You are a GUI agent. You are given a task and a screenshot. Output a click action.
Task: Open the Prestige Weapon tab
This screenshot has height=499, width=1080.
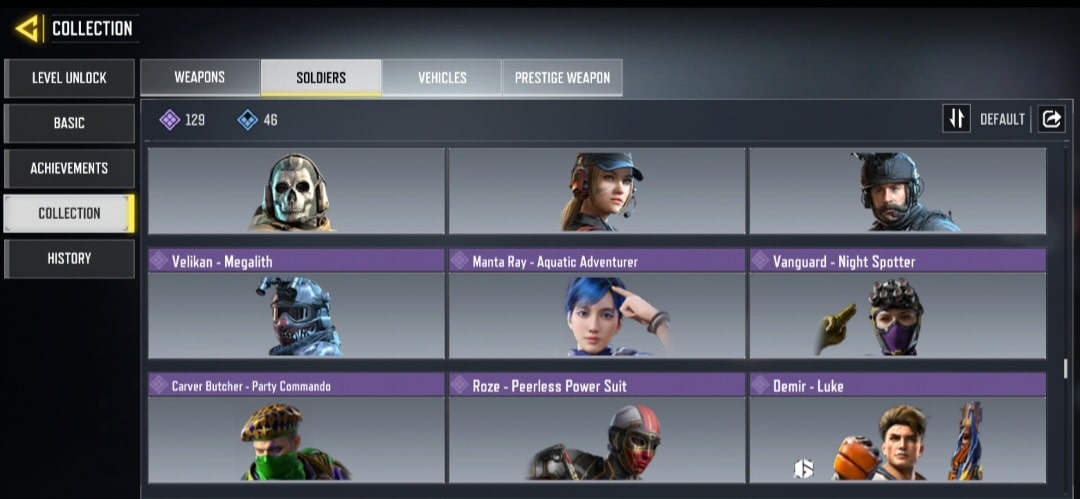pyautogui.click(x=562, y=77)
